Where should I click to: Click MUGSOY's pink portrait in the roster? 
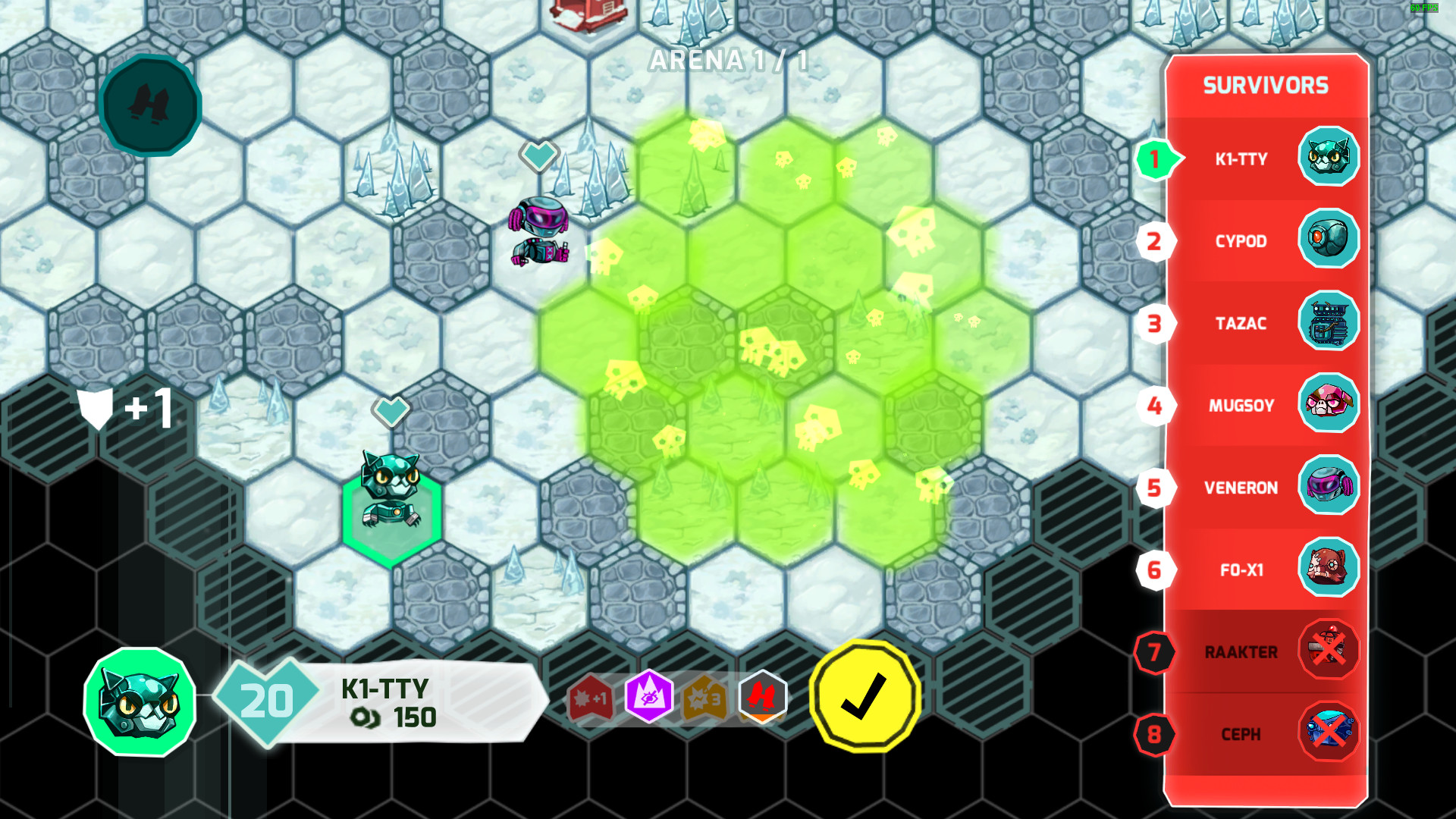tap(1328, 406)
